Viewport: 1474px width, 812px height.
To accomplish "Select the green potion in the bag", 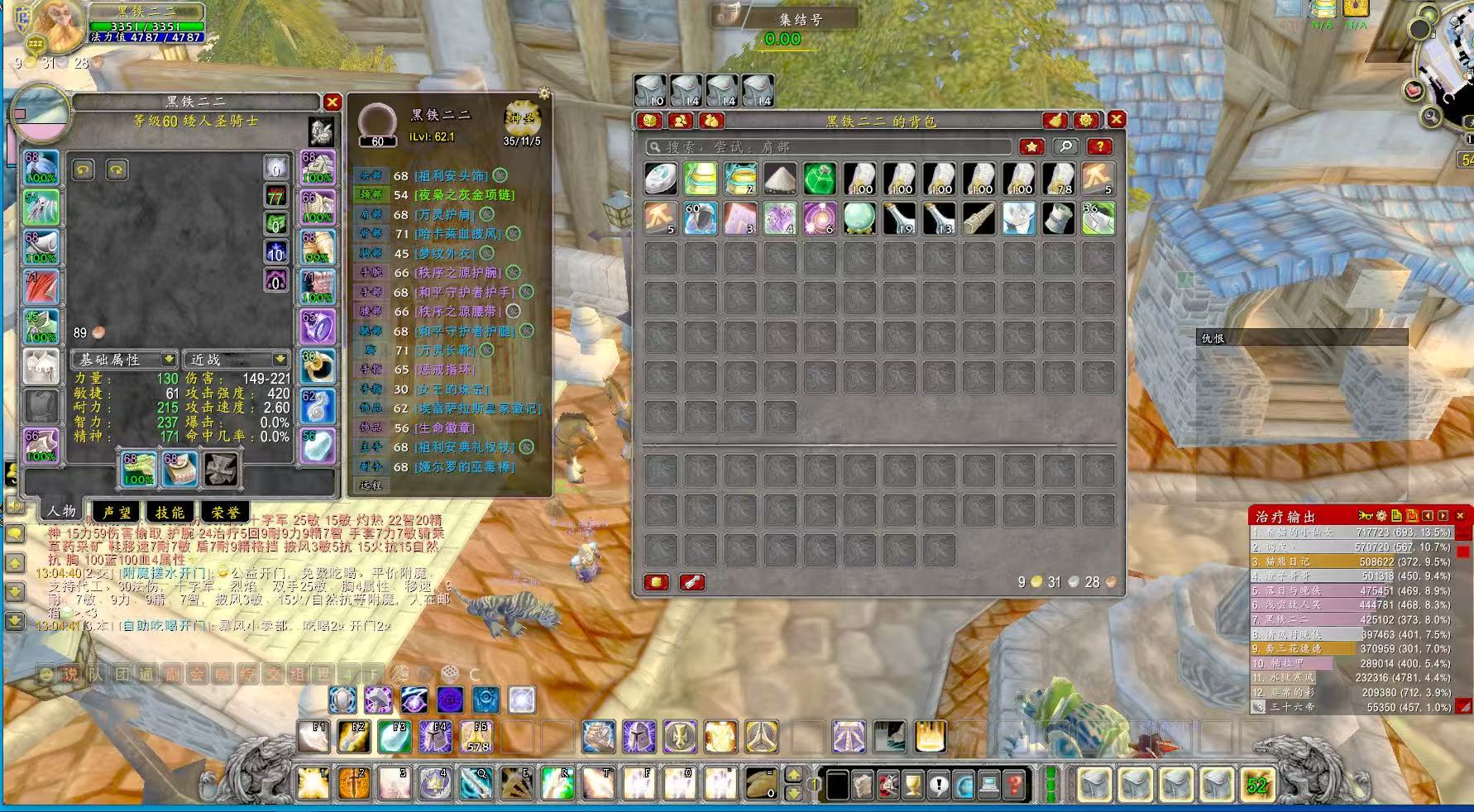I will pos(820,179).
